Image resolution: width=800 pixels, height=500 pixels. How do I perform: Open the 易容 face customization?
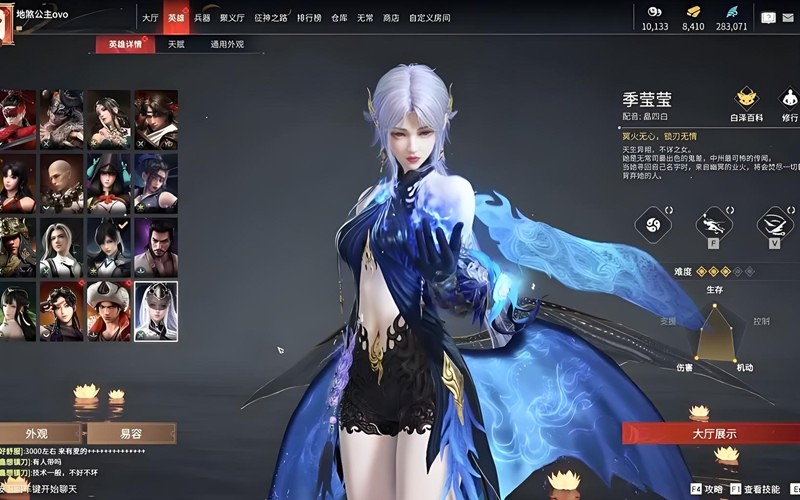[131, 434]
